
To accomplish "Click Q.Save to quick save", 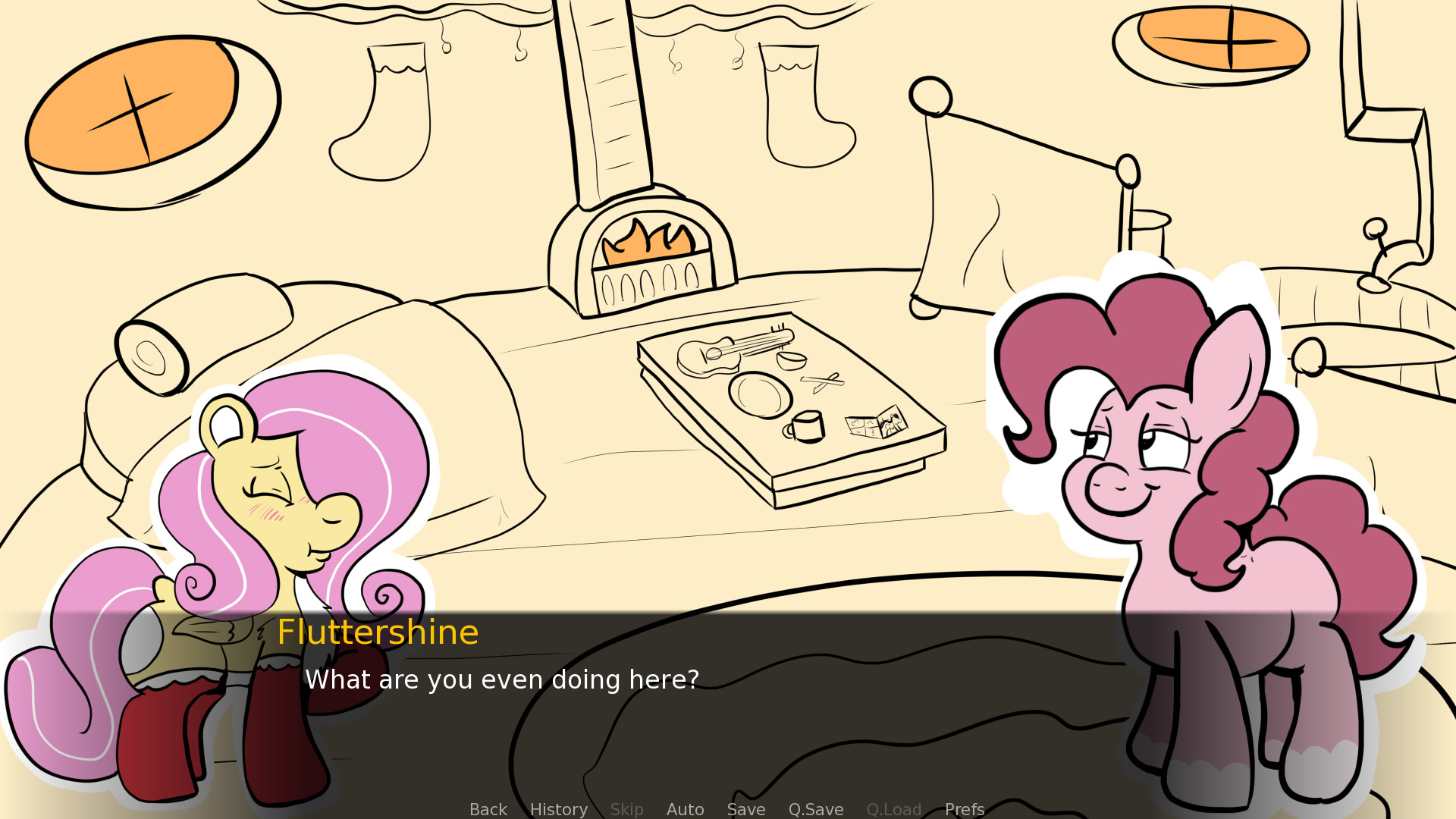I will coord(816,809).
